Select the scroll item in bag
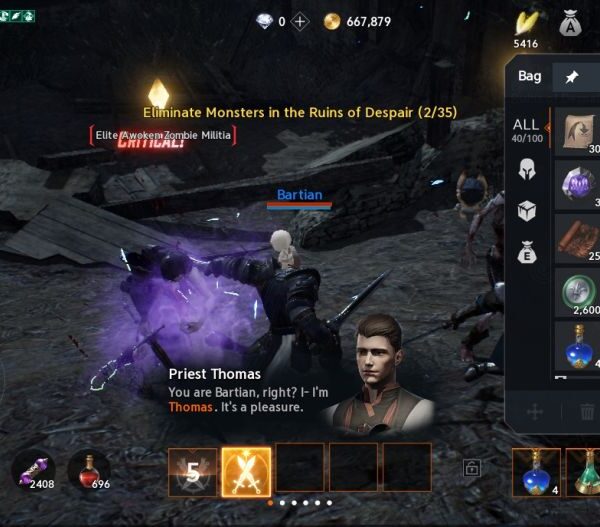This screenshot has height=527, width=600. 578,133
